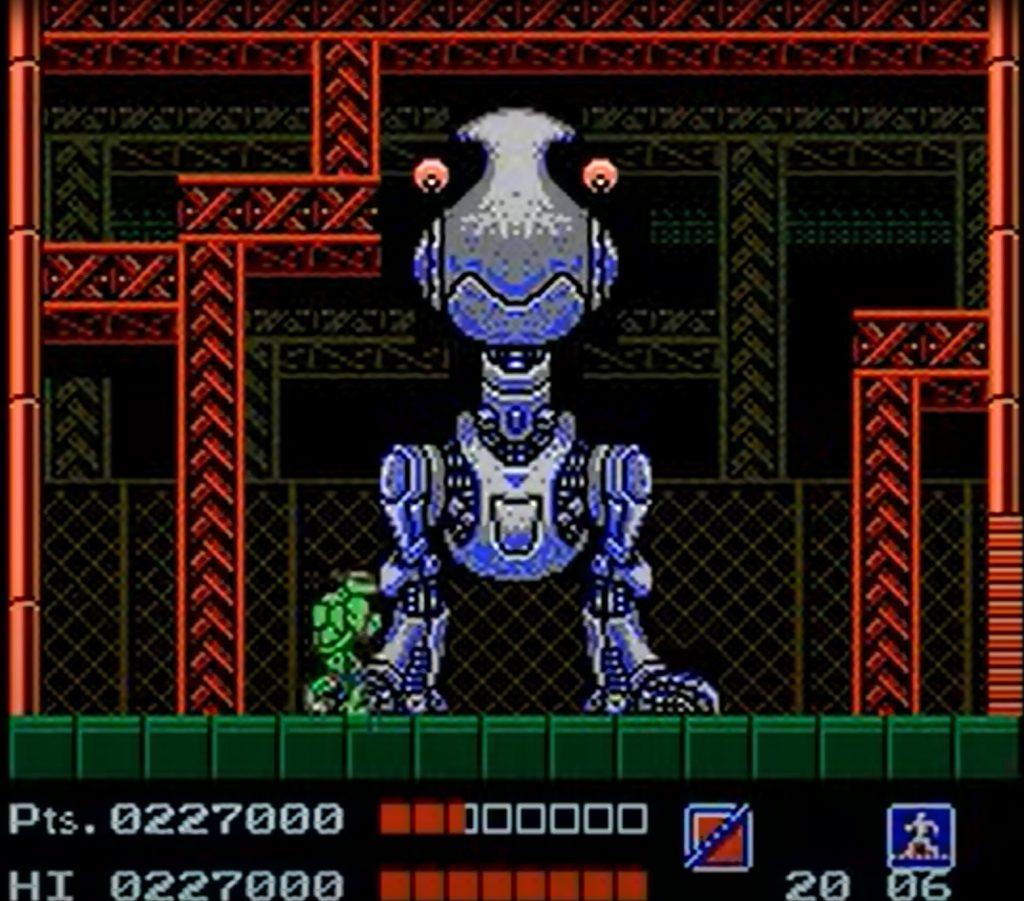Click the blue running figure icon

coord(920,836)
